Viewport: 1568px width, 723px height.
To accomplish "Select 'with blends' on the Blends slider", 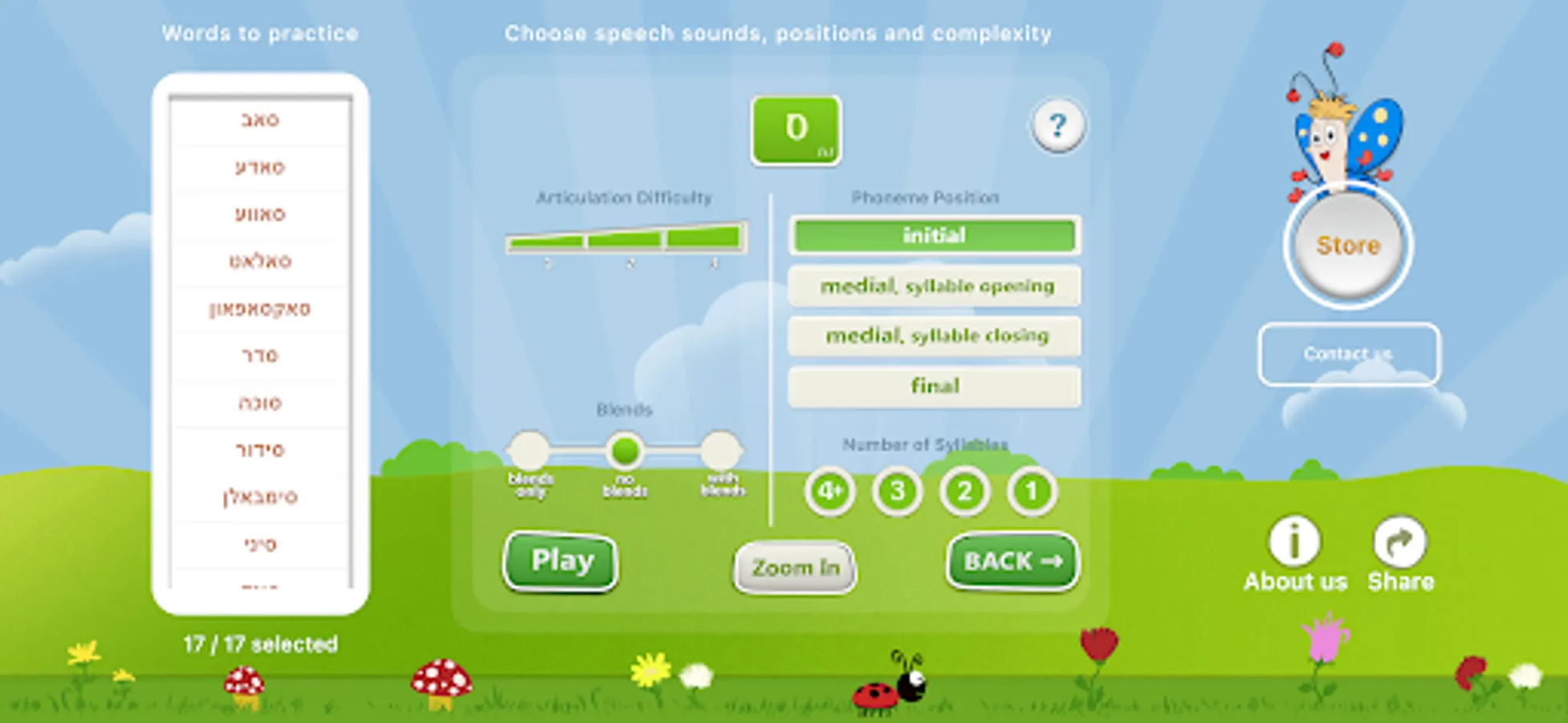I will 722,451.
